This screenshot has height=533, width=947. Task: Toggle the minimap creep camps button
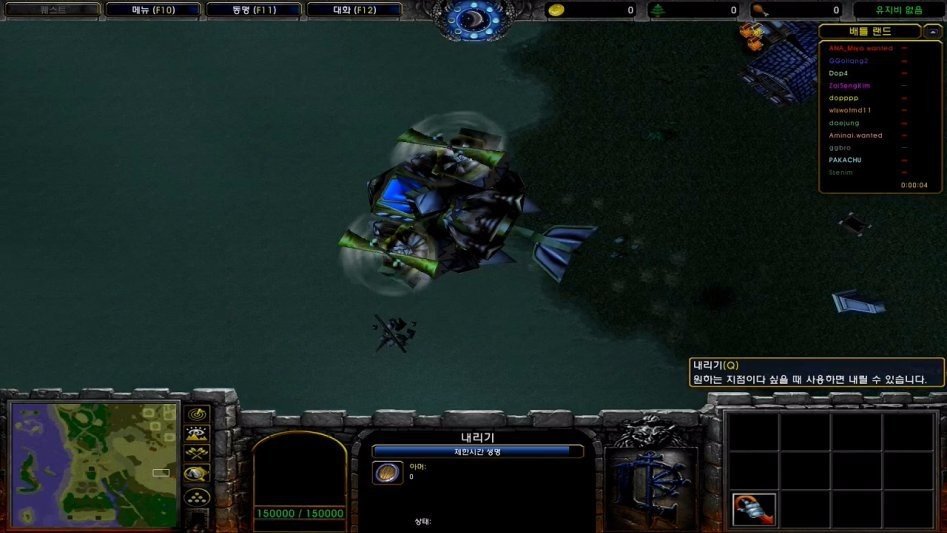(x=198, y=474)
